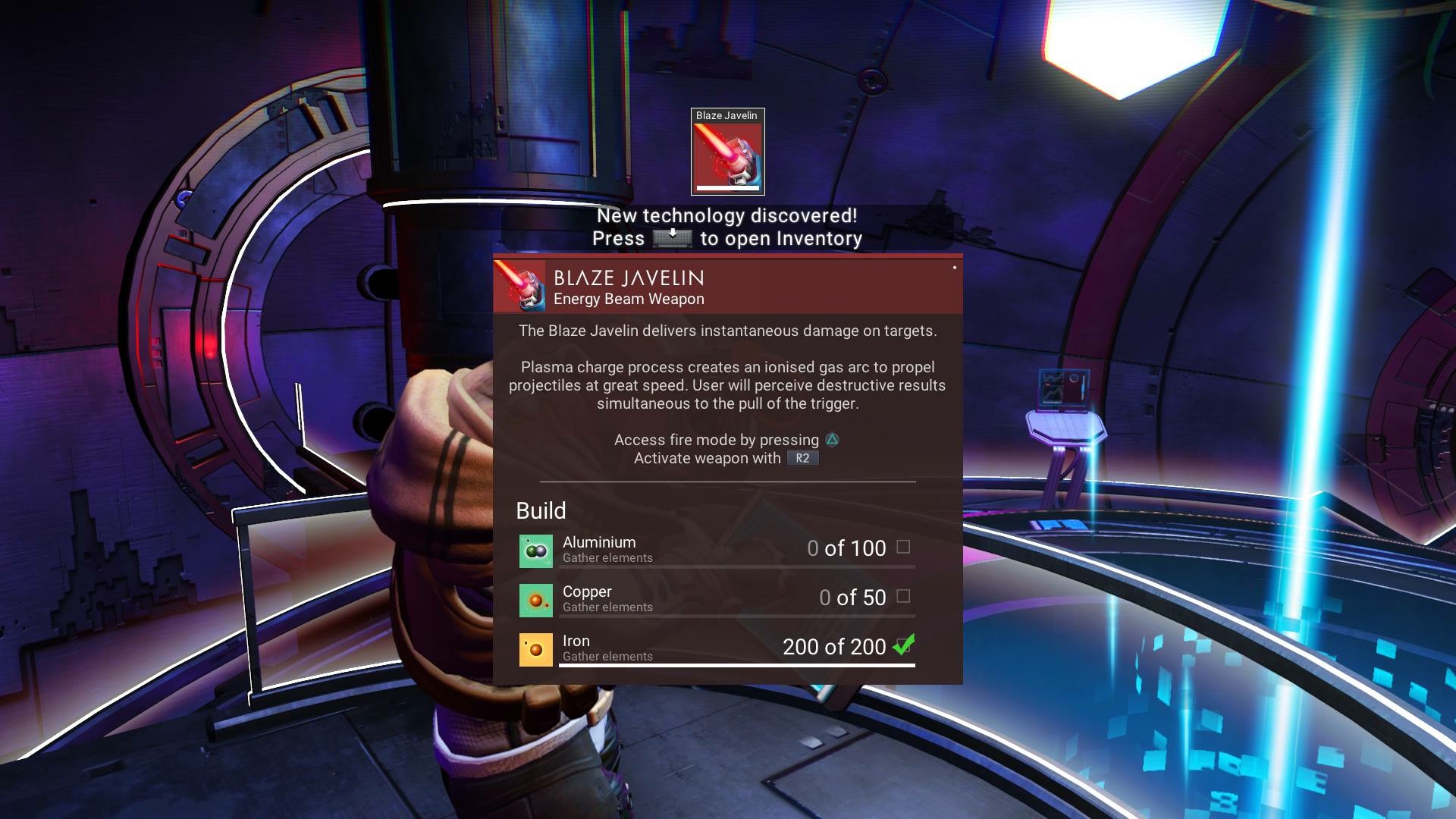Viewport: 1456px width, 819px height.
Task: Select the Blaze Javelin technology thumbnail
Action: tap(727, 152)
